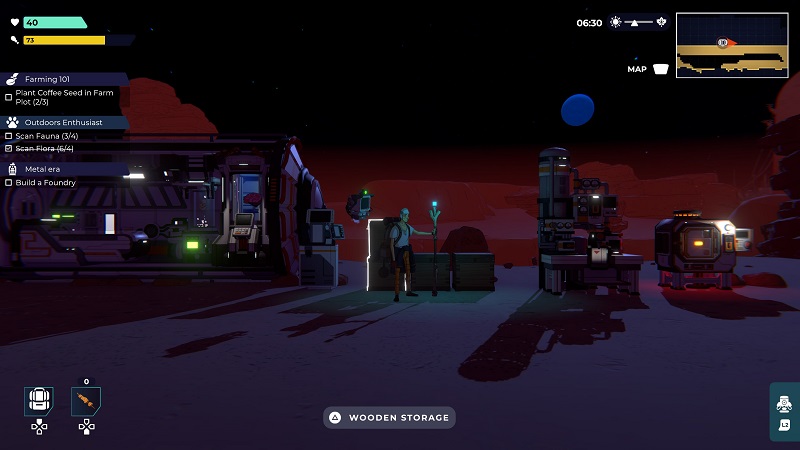The width and height of the screenshot is (800, 450).
Task: Select the Scan Fauna objective
Action: tap(44, 135)
